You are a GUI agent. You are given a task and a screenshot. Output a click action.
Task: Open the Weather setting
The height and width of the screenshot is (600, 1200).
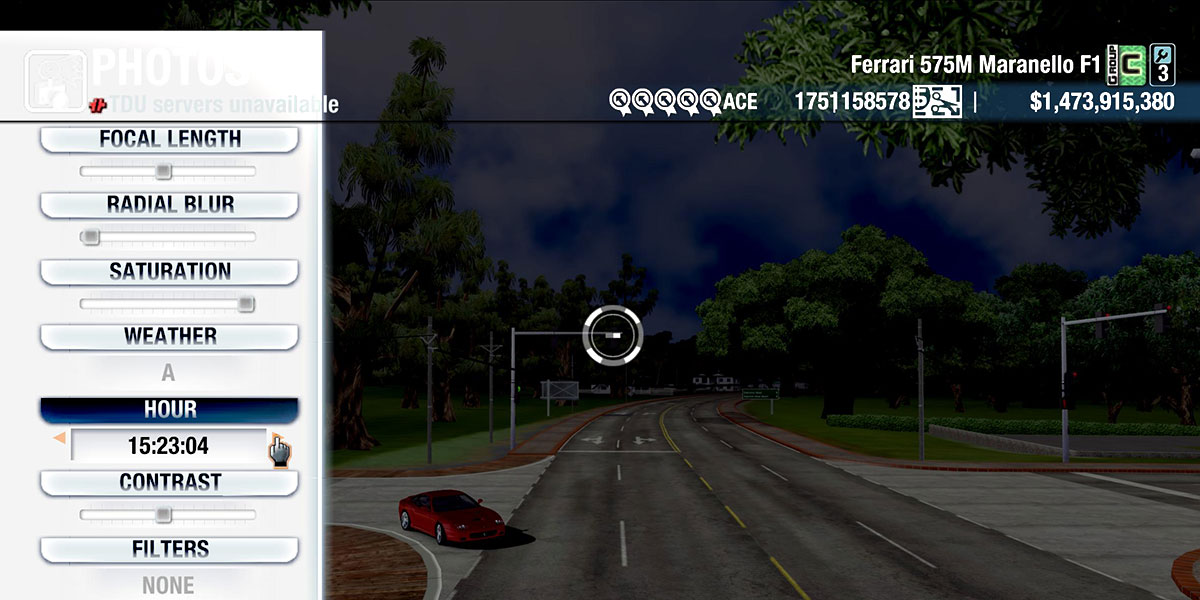click(169, 337)
